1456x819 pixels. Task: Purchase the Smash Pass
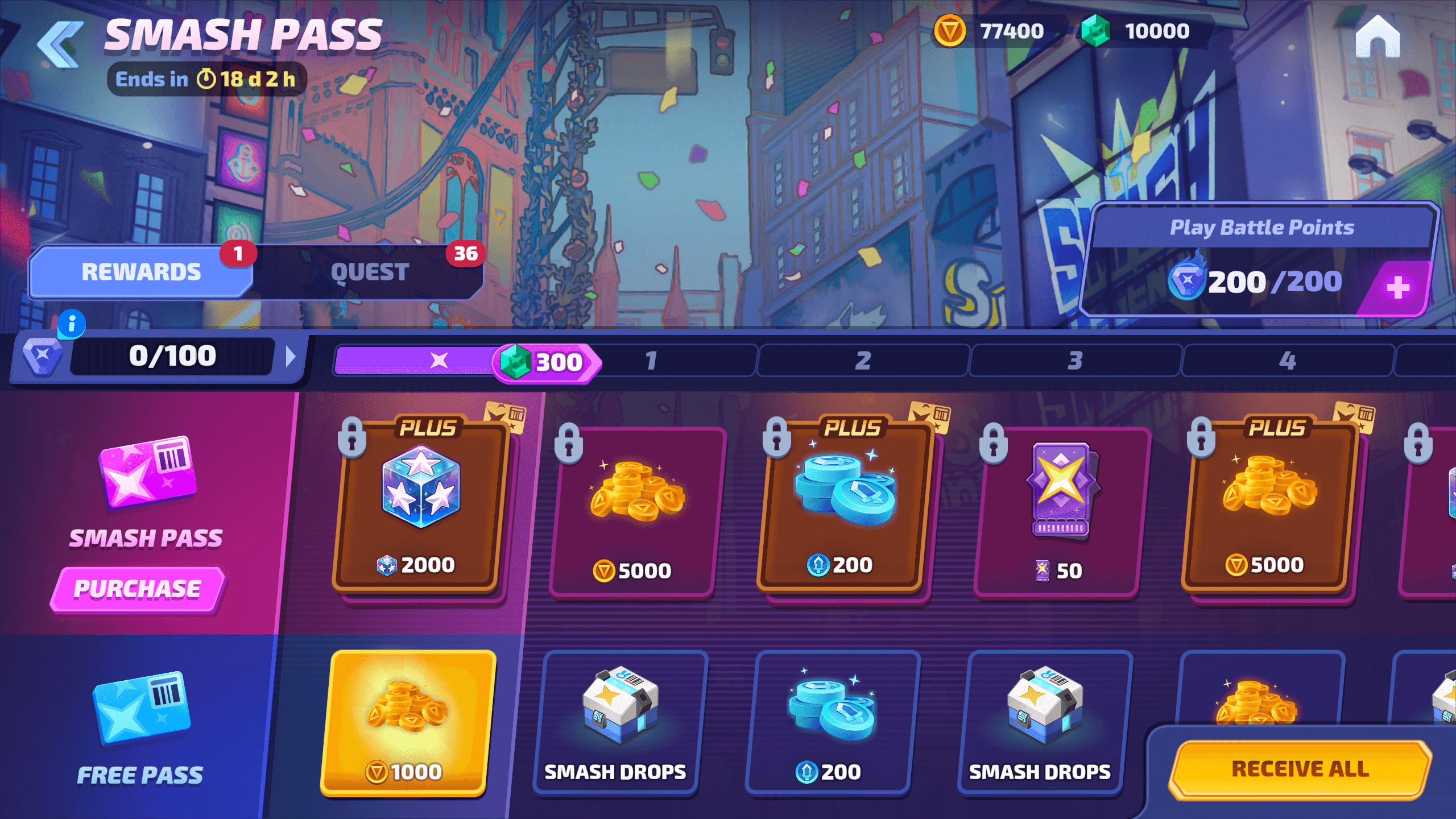coord(138,589)
